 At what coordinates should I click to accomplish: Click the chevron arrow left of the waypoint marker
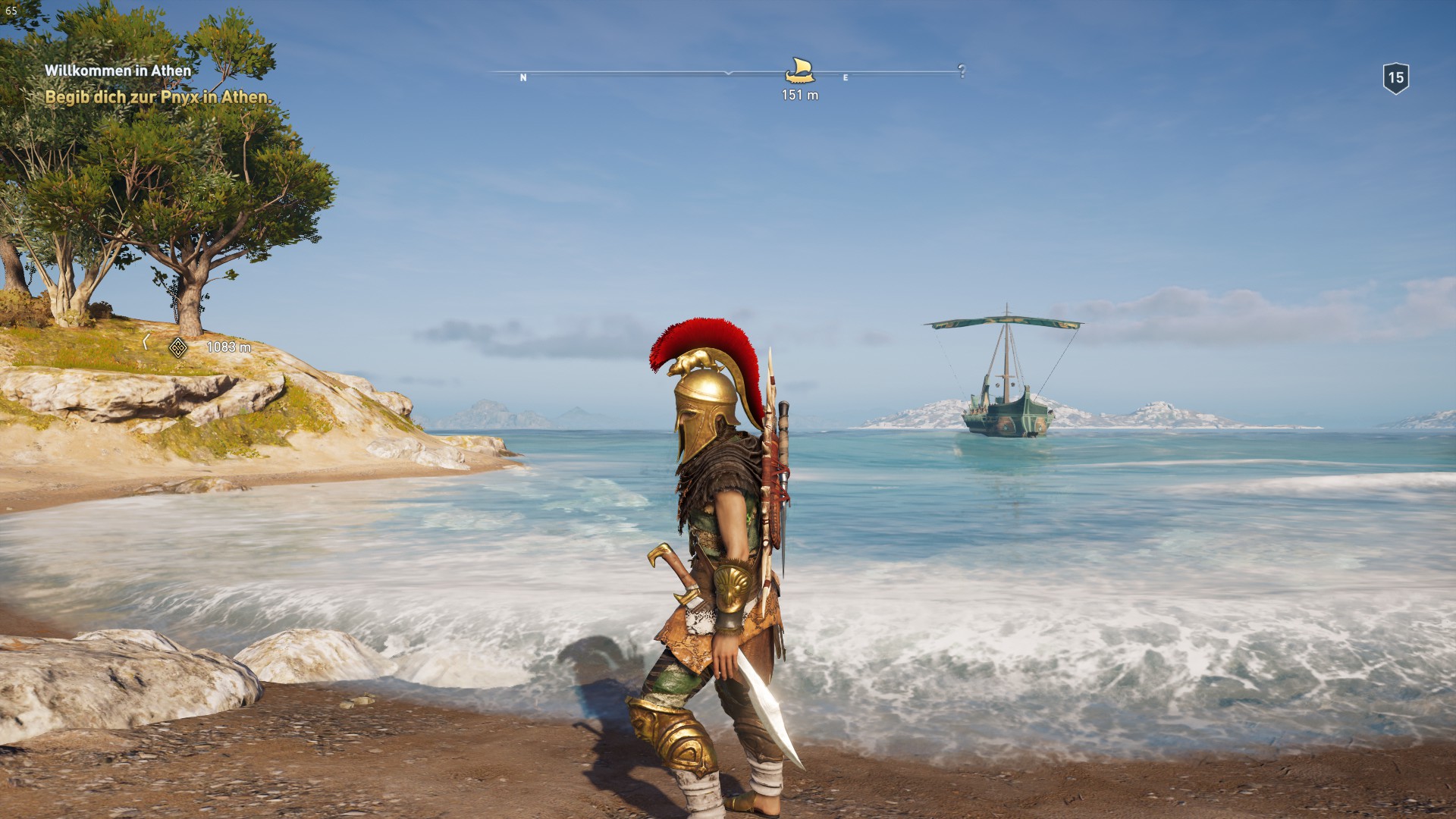click(144, 343)
